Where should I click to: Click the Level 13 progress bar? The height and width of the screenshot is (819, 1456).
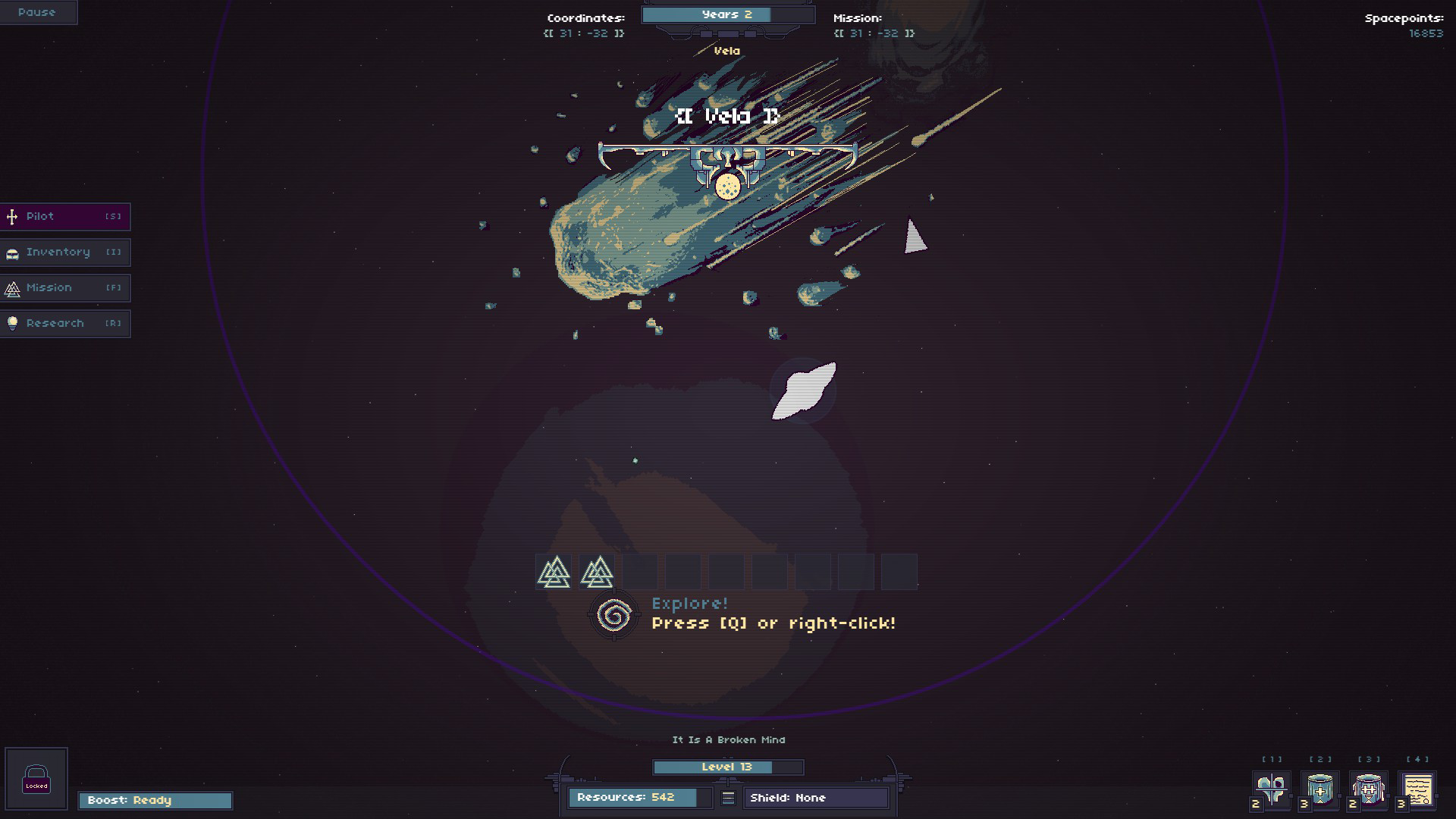(727, 767)
